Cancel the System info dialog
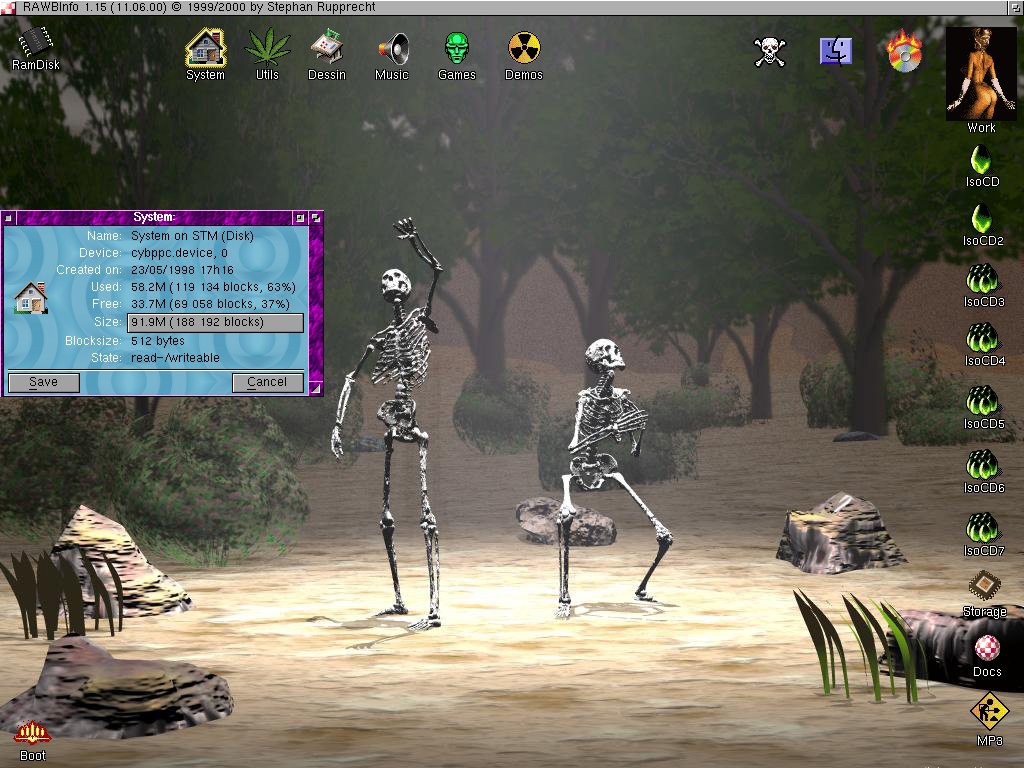The image size is (1024, 768). (267, 382)
